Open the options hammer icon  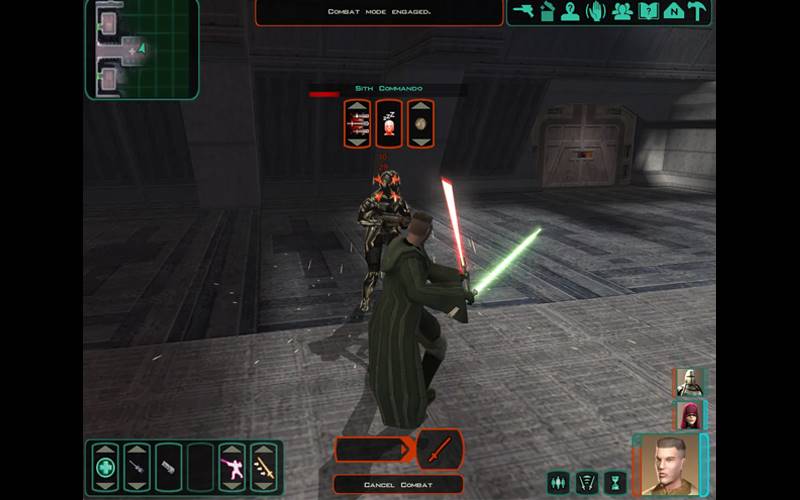point(699,12)
